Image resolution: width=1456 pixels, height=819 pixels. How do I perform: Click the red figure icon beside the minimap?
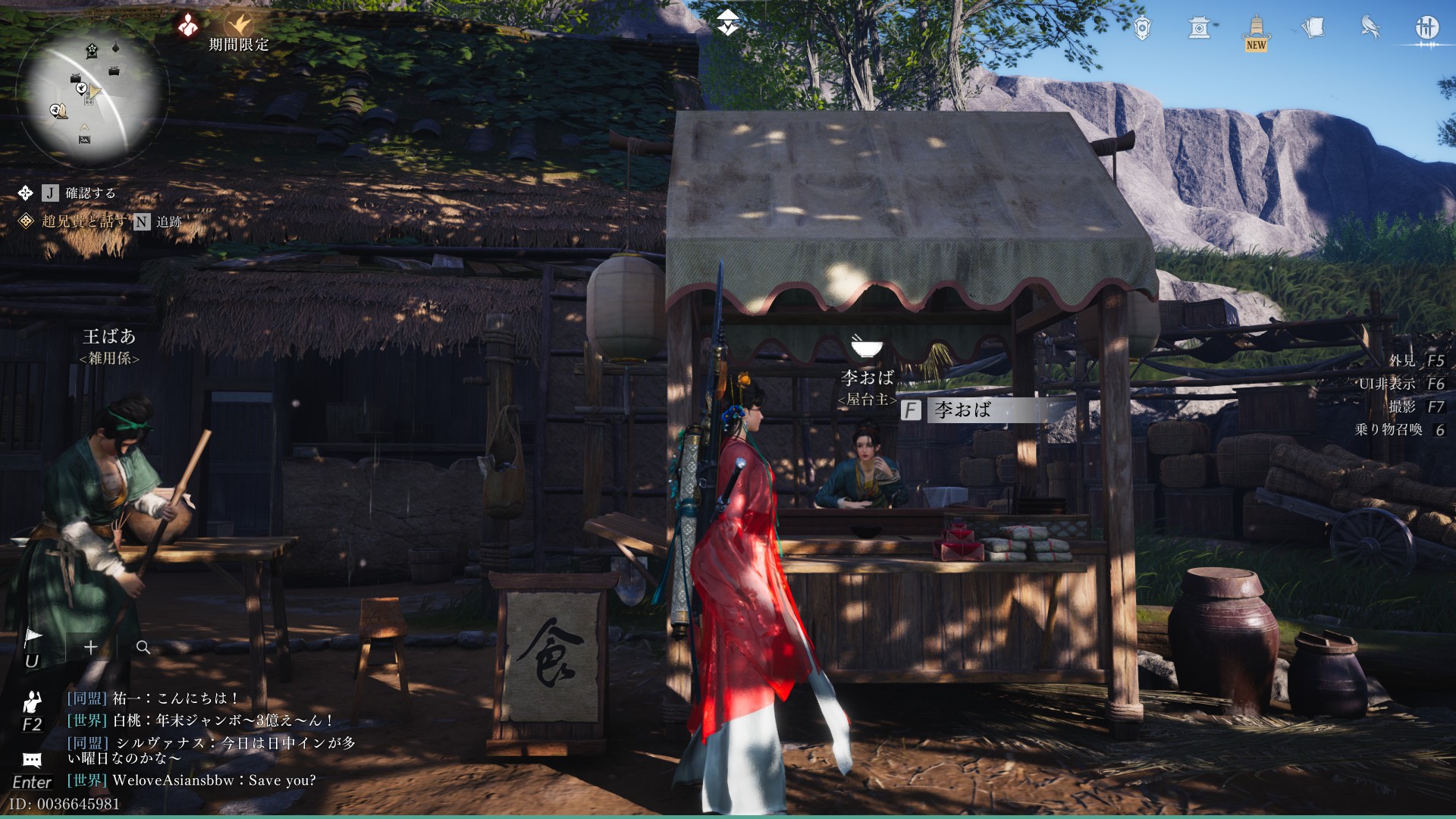point(188,25)
